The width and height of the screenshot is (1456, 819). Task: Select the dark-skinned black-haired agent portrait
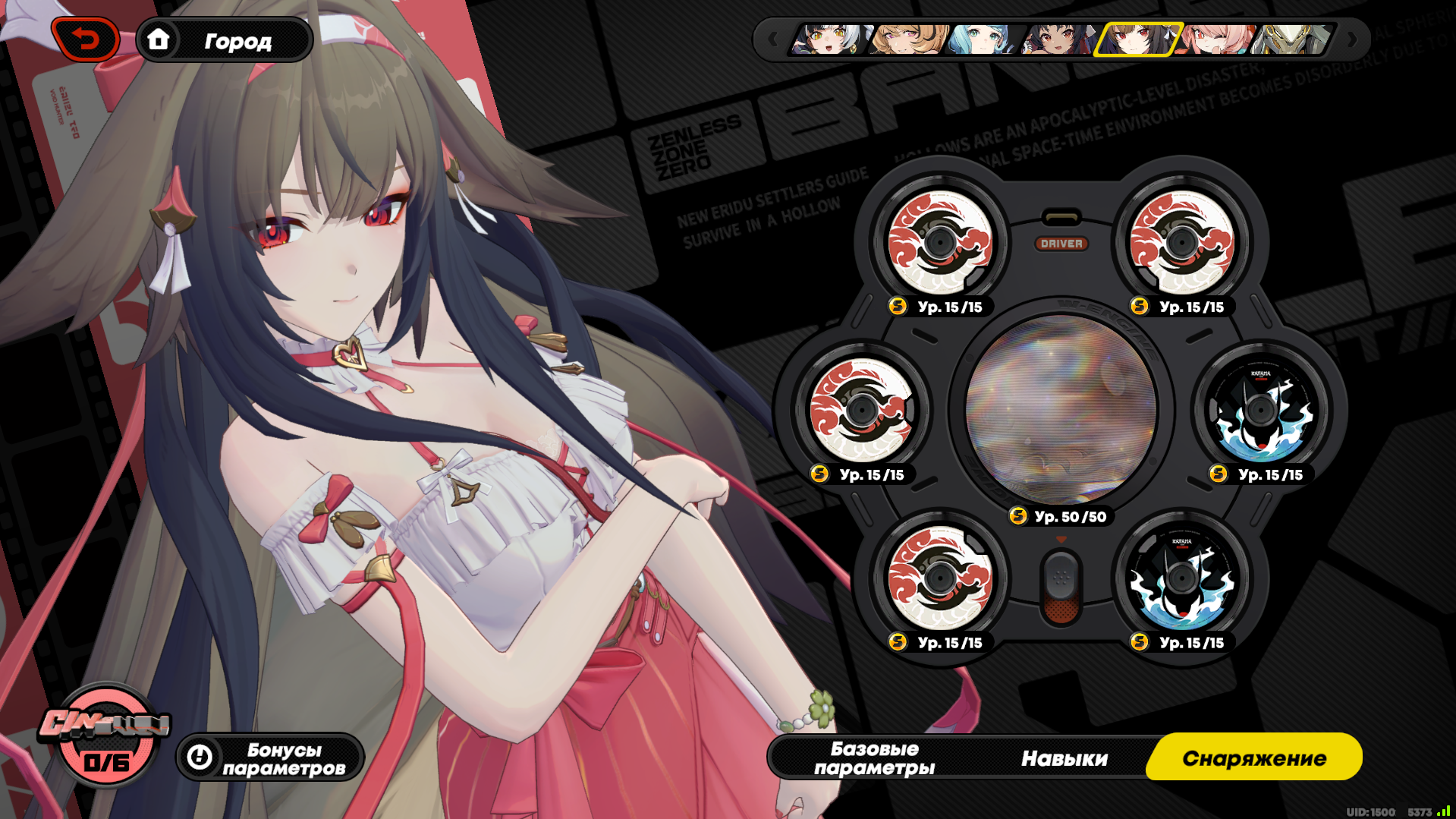pyautogui.click(x=1058, y=39)
